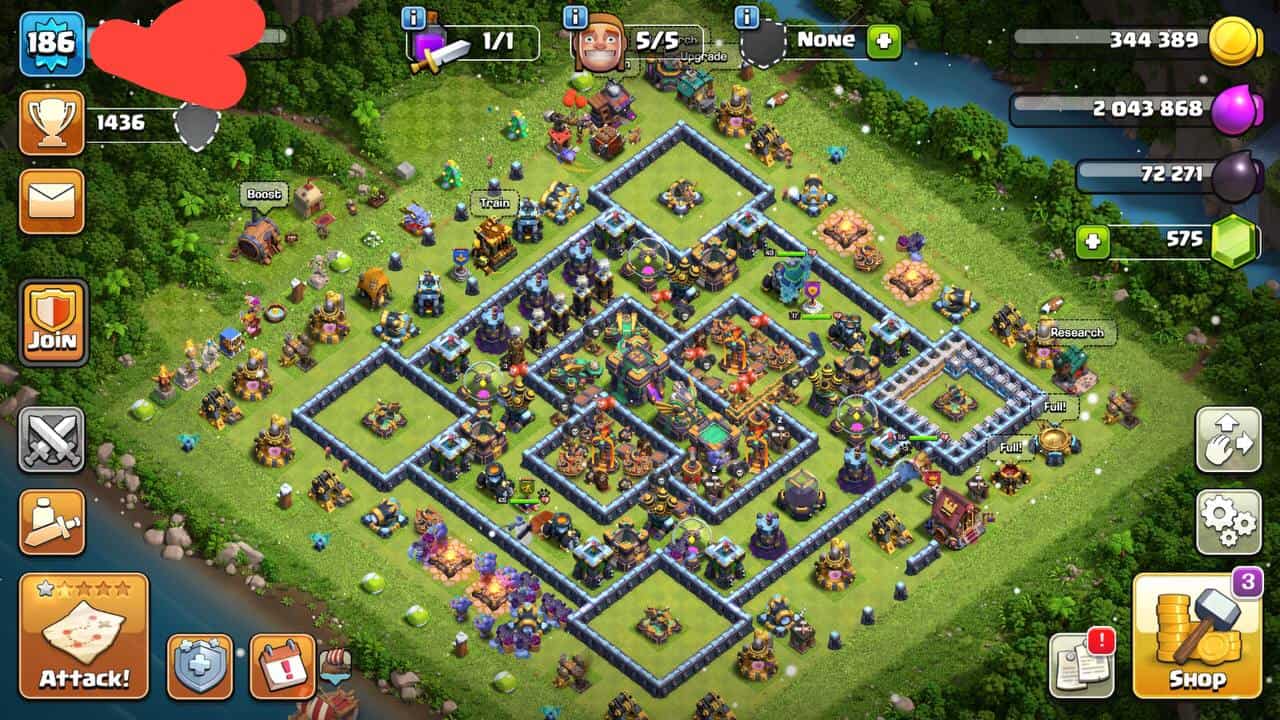The height and width of the screenshot is (720, 1280).
Task: Open the news notes with red alert
Action: (x=1081, y=664)
